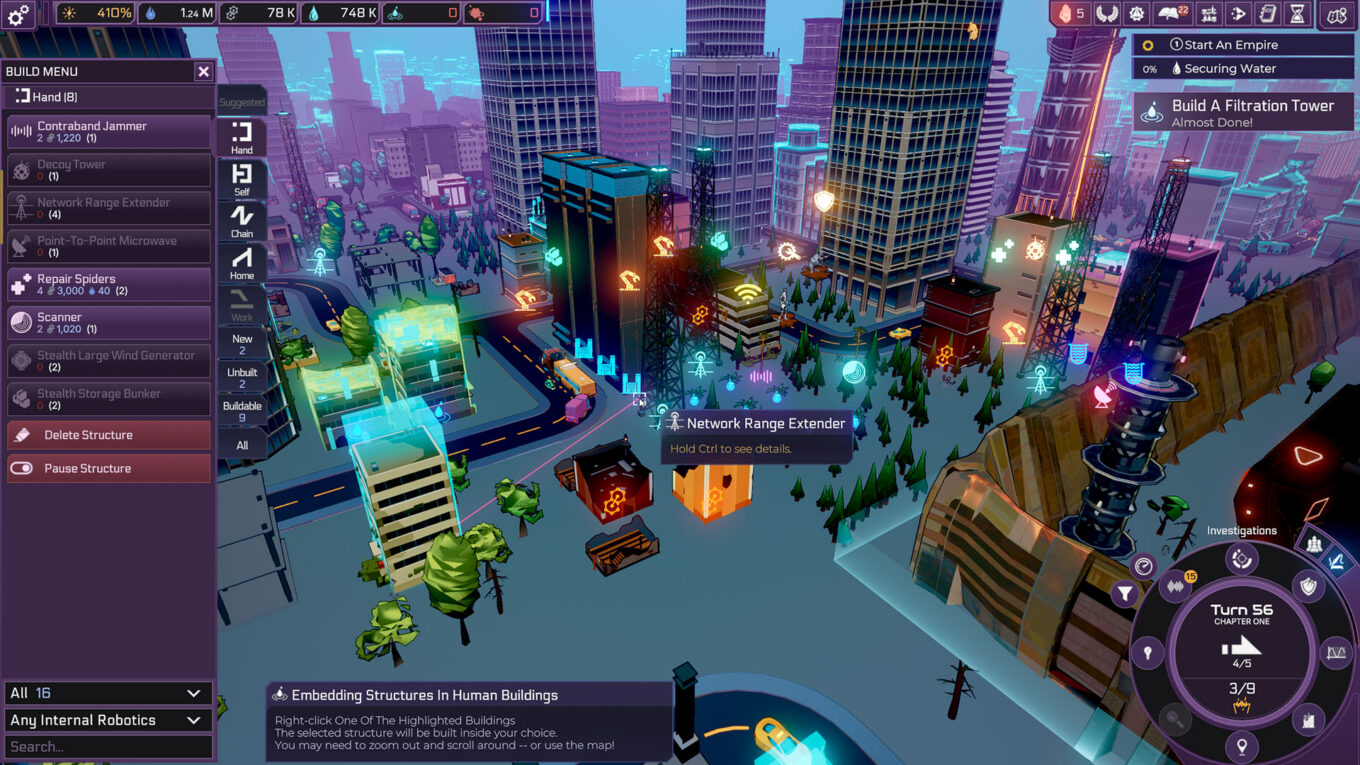
Task: Open the map from the top-right icon
Action: pyautogui.click(x=1336, y=14)
